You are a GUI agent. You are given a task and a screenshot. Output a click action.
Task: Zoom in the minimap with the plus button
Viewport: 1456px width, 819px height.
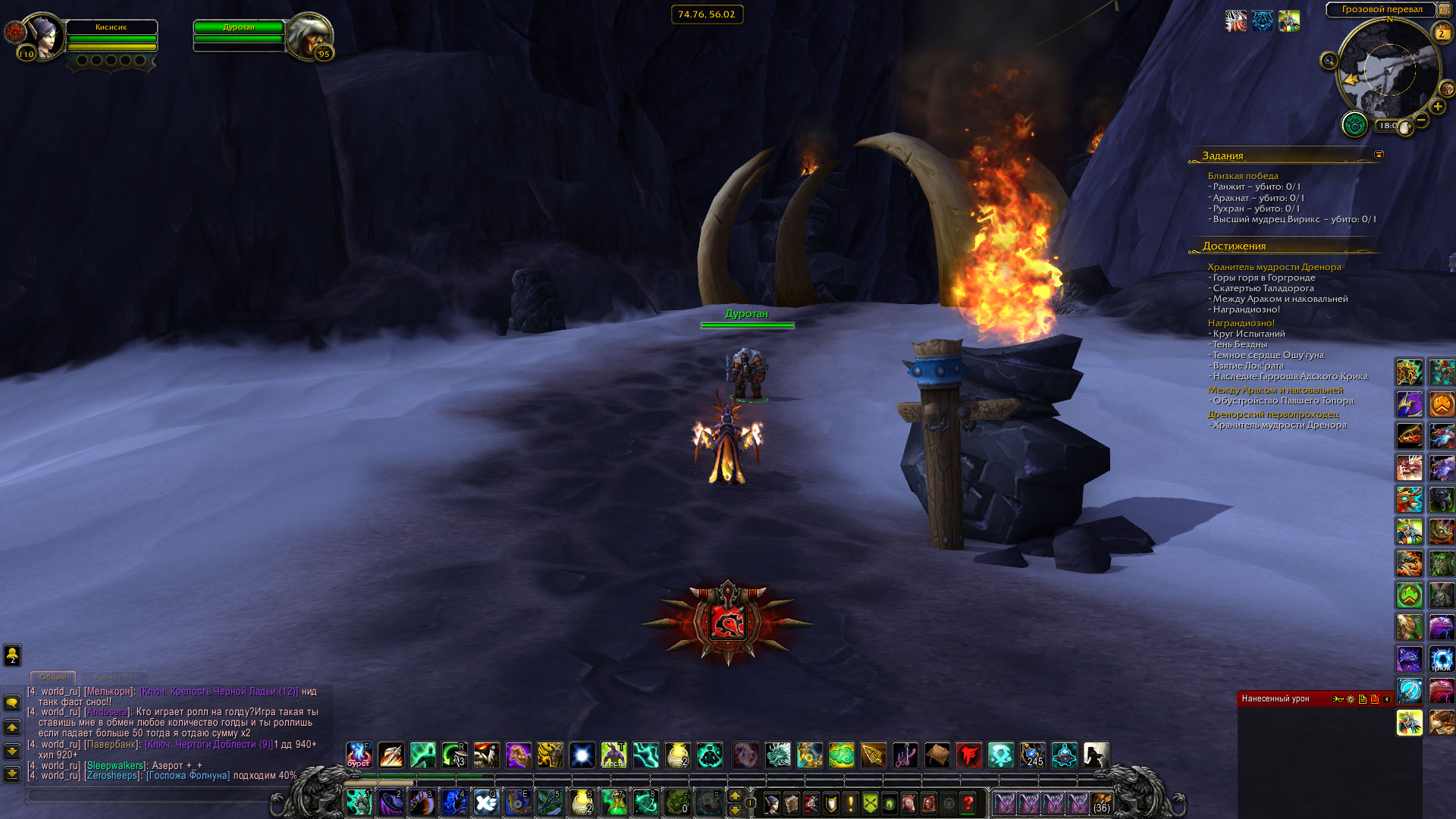[x=1438, y=107]
